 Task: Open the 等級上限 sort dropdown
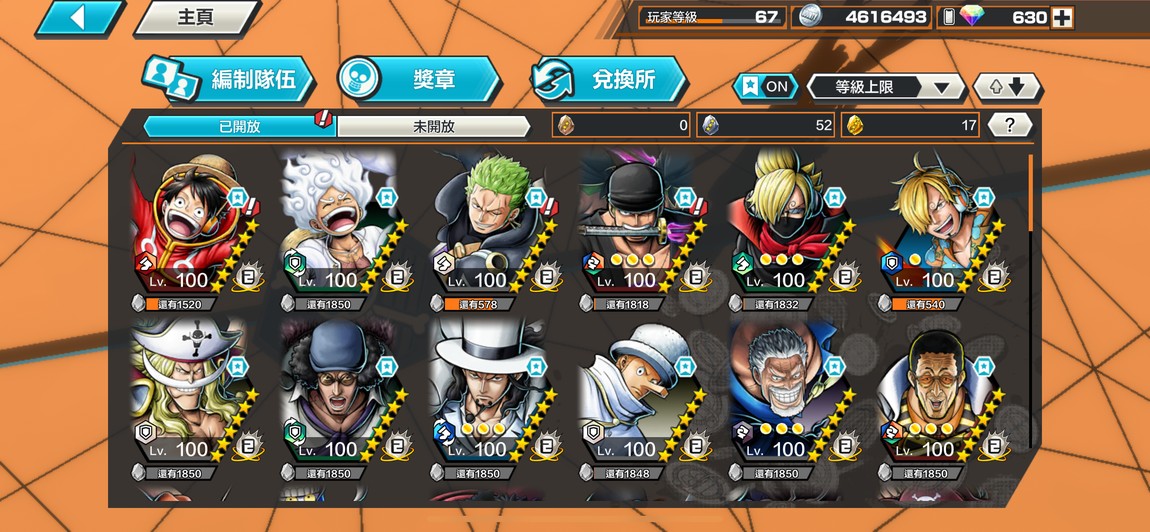pos(885,87)
